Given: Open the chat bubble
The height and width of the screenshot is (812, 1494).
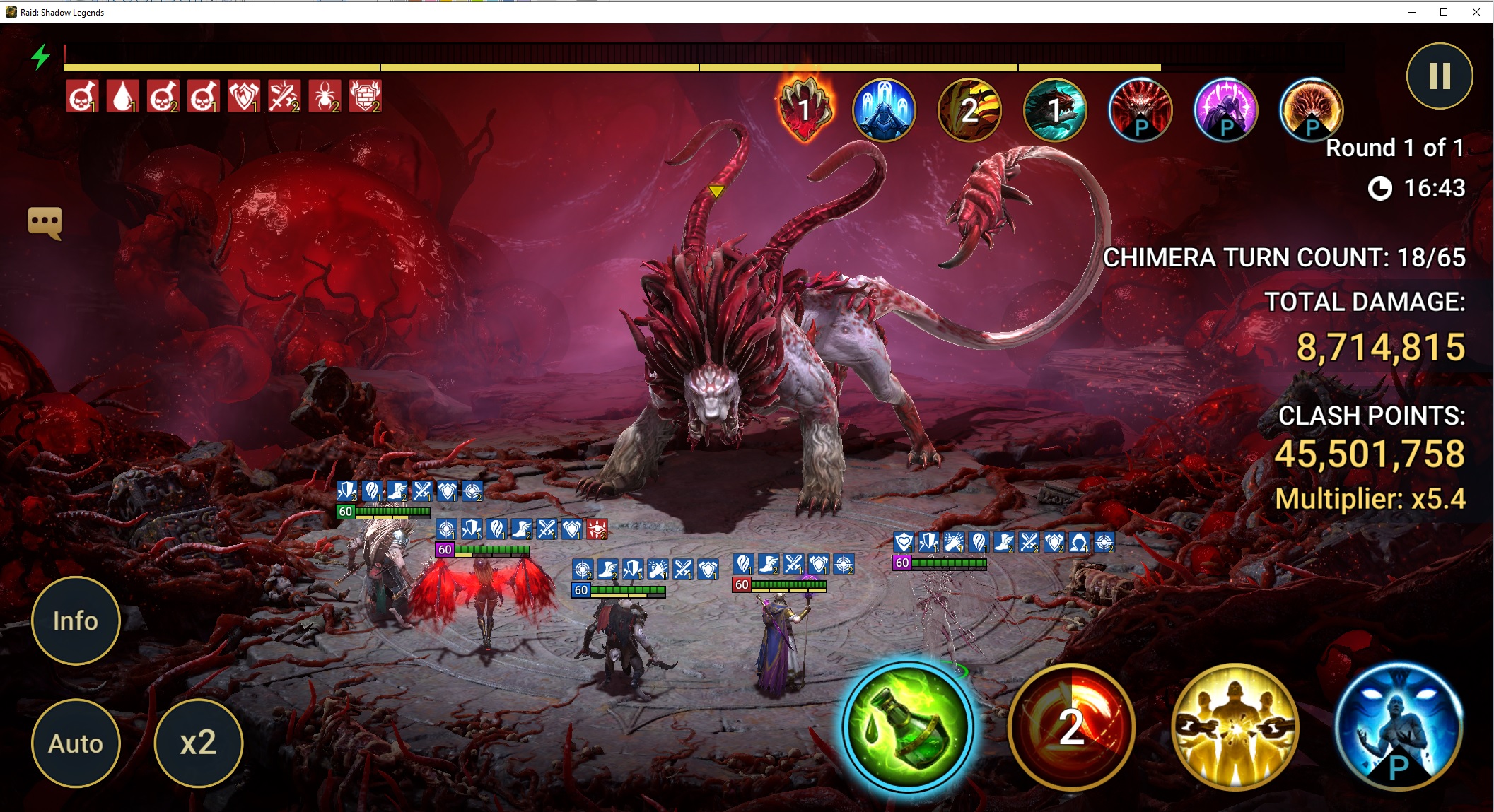Looking at the screenshot, I should click(45, 223).
